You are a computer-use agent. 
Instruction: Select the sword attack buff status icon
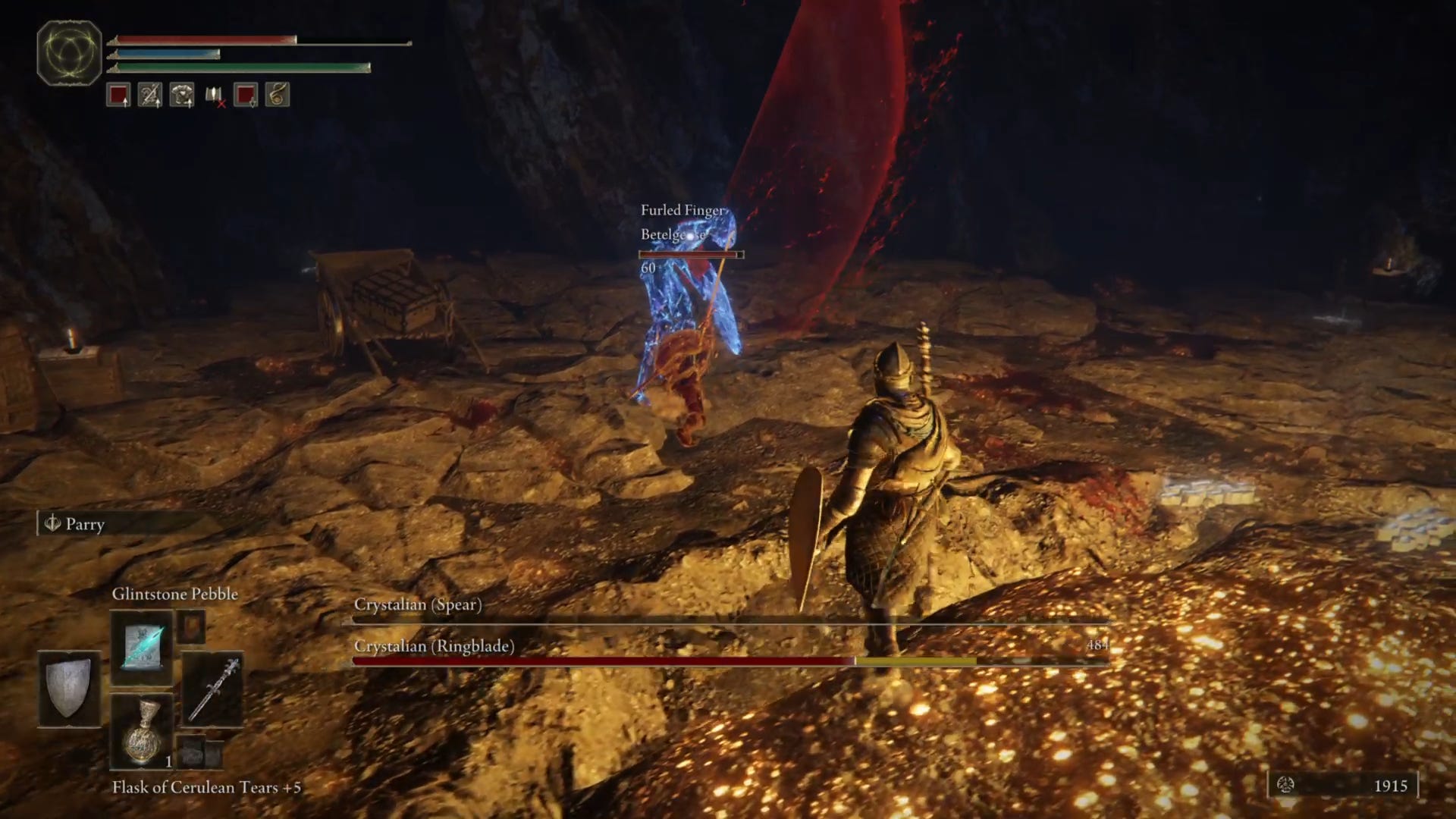click(x=149, y=95)
